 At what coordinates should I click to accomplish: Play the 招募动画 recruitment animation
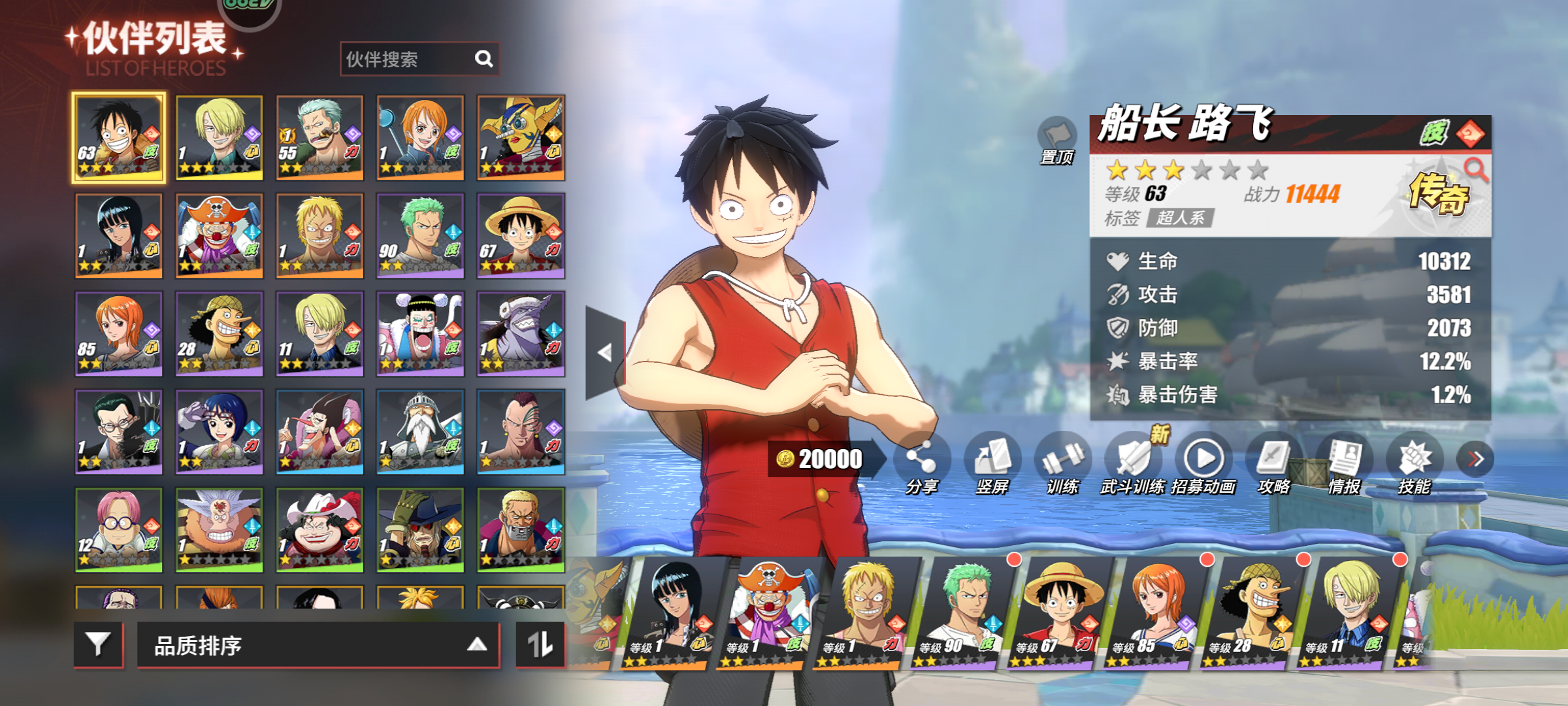(x=1203, y=461)
